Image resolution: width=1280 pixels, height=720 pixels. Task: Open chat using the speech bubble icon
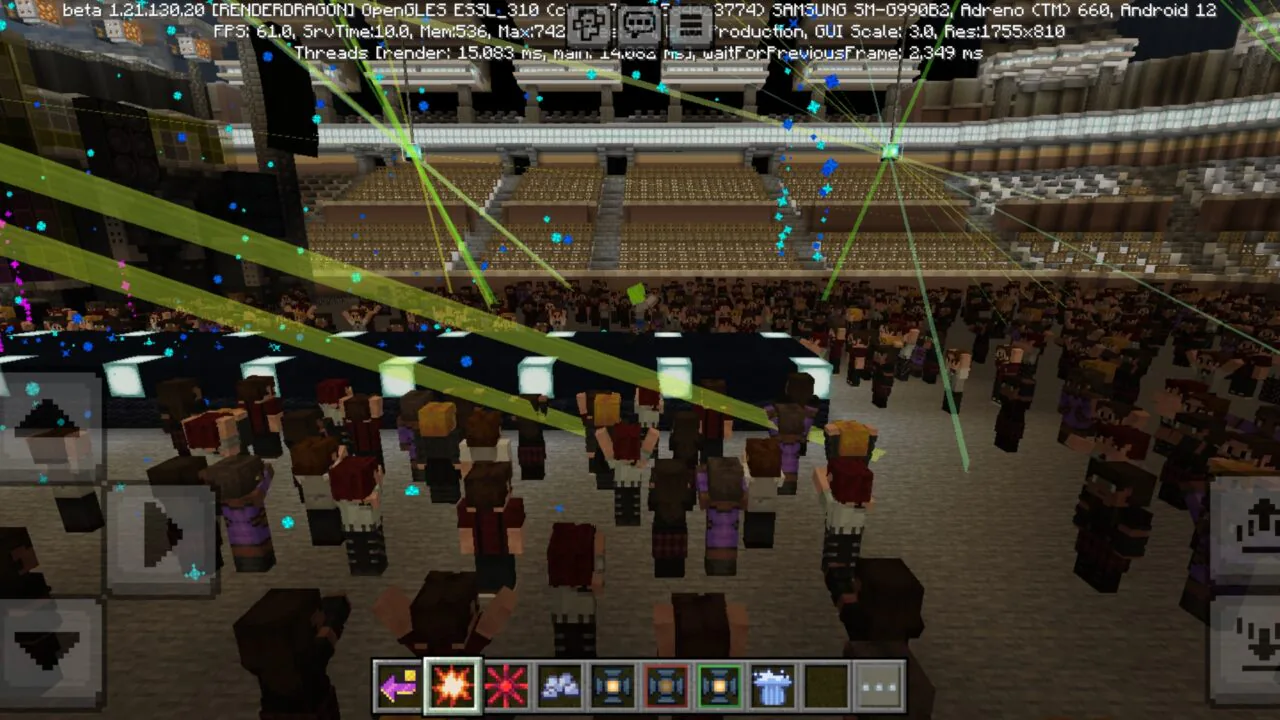coord(640,22)
